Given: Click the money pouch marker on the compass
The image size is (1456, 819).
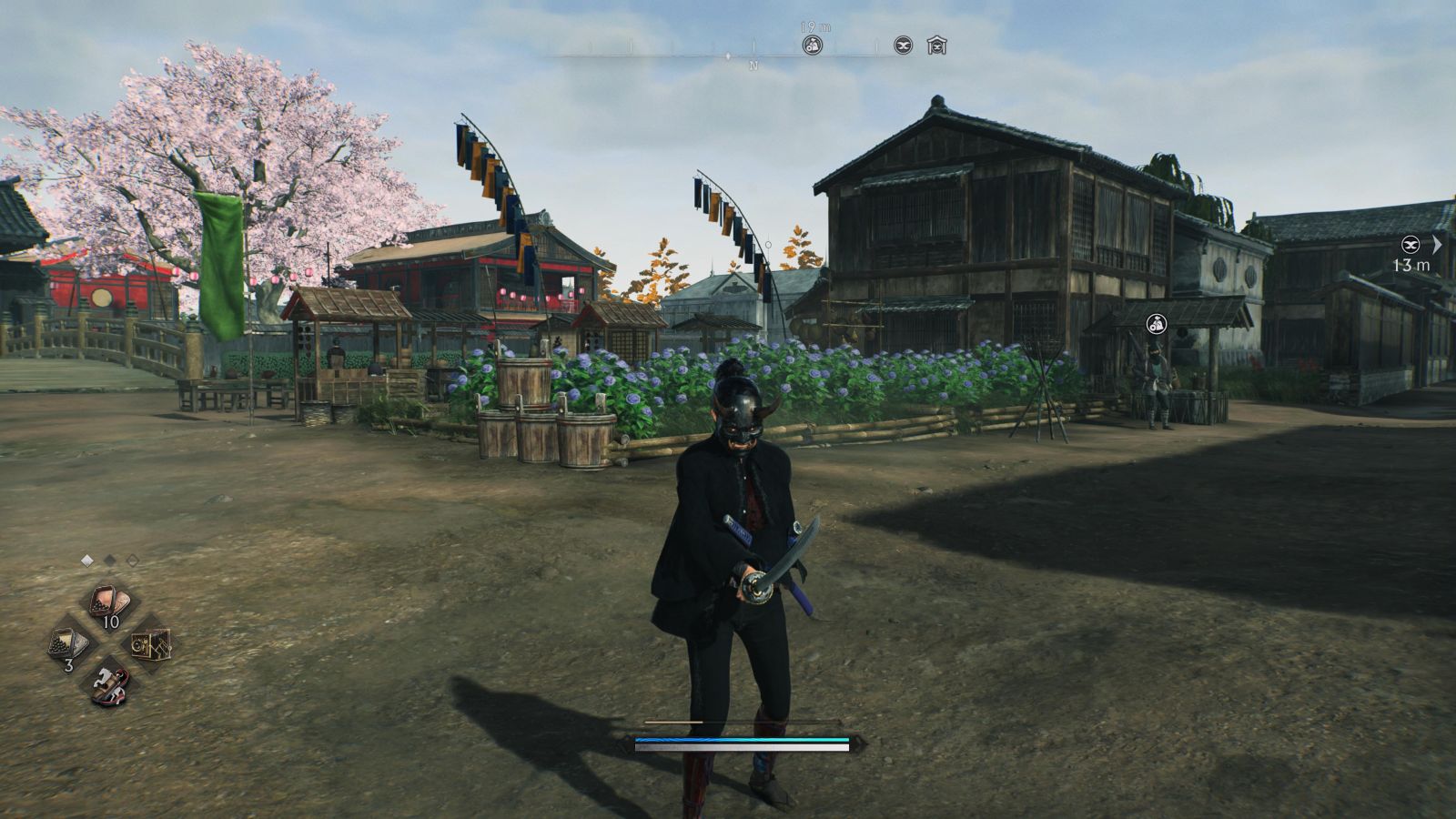Looking at the screenshot, I should click(813, 45).
